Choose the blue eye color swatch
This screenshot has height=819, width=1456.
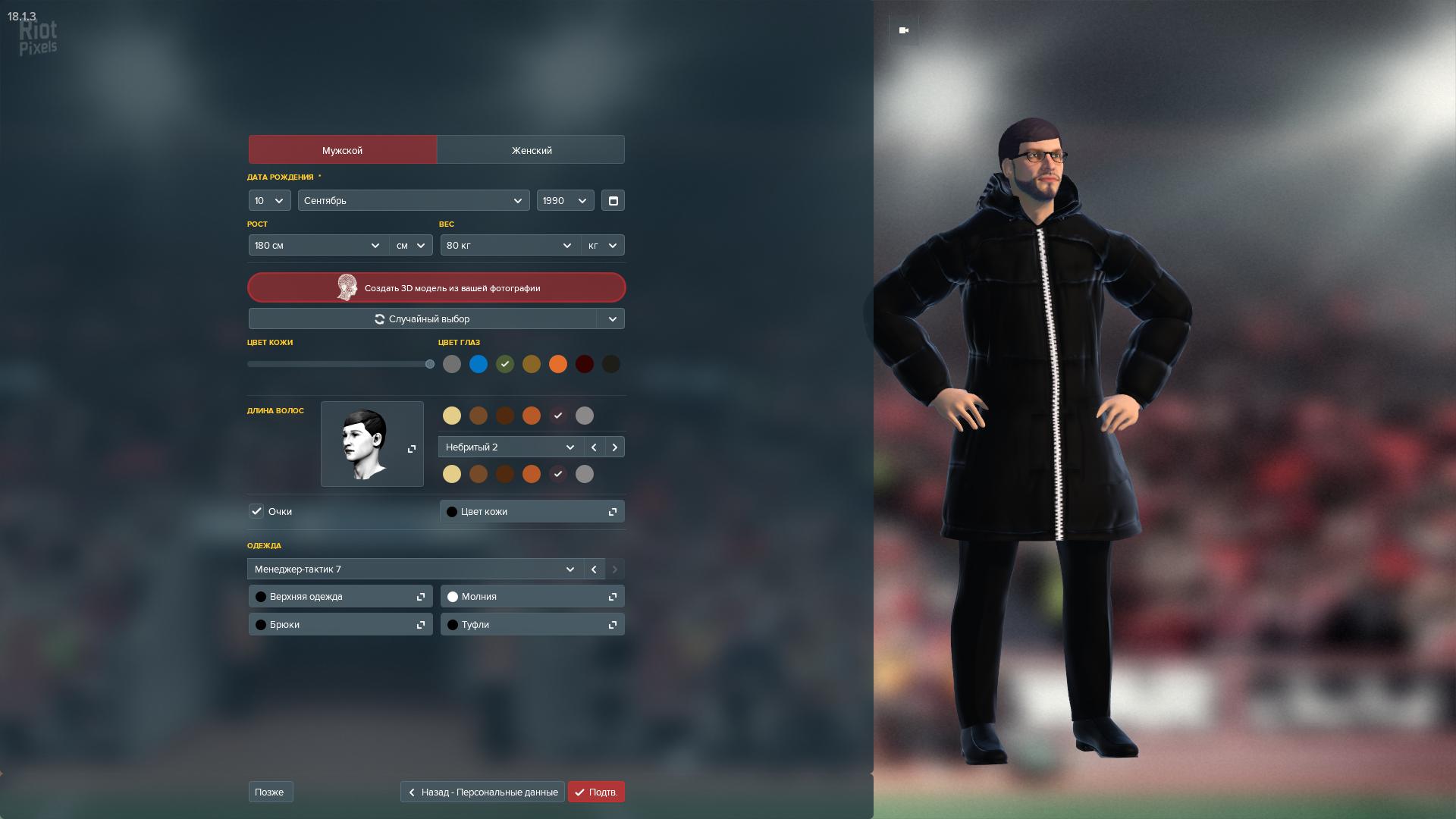click(x=479, y=365)
